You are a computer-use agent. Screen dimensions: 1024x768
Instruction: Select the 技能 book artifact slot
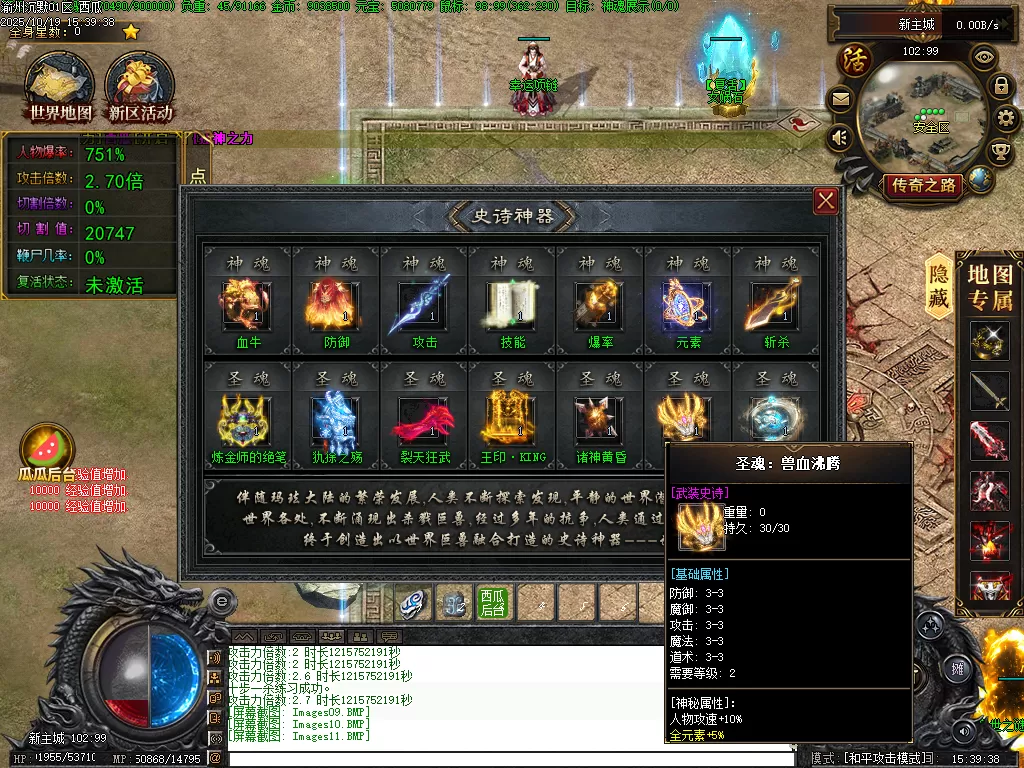tap(512, 306)
